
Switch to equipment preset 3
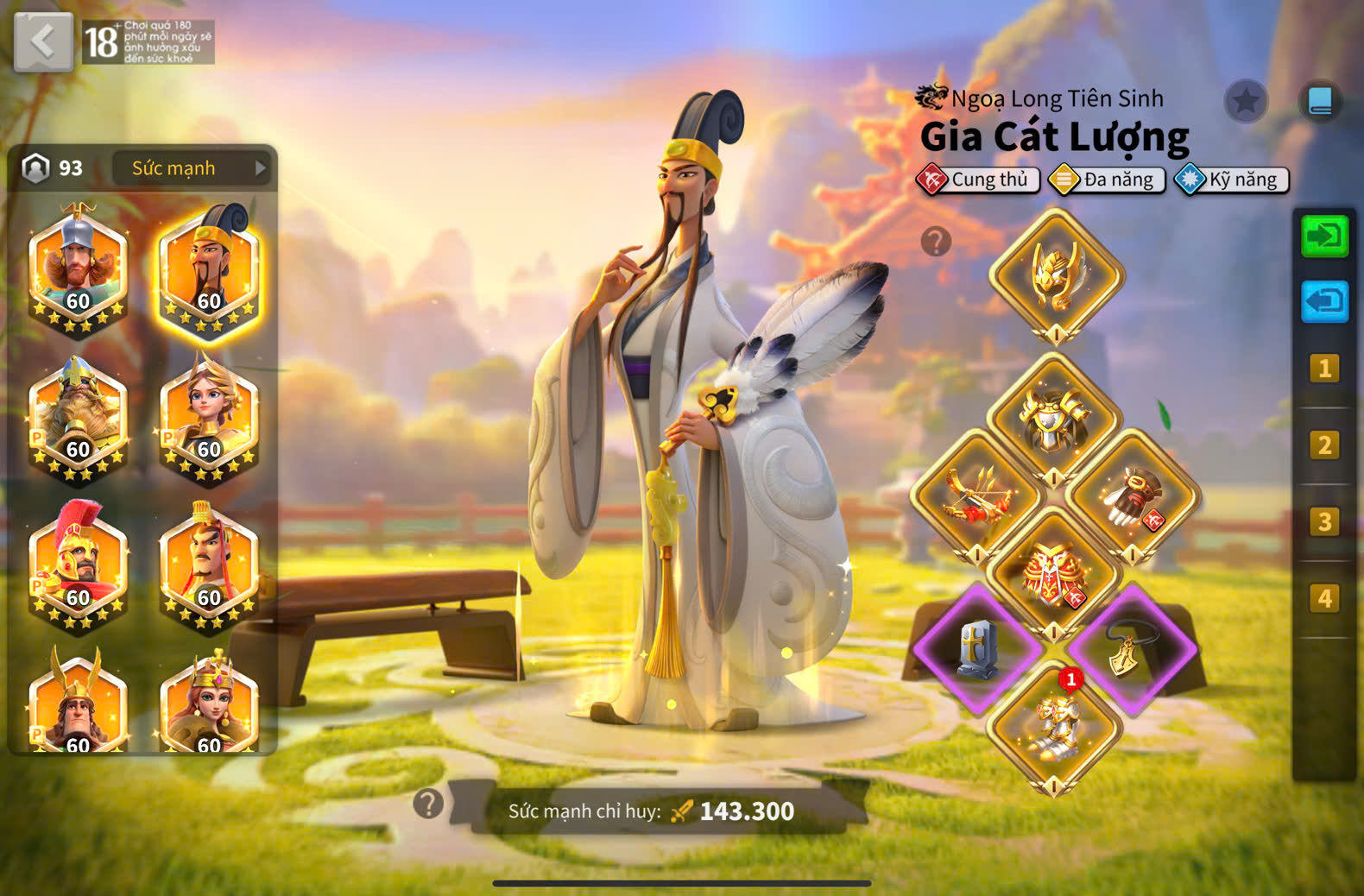pyautogui.click(x=1324, y=522)
